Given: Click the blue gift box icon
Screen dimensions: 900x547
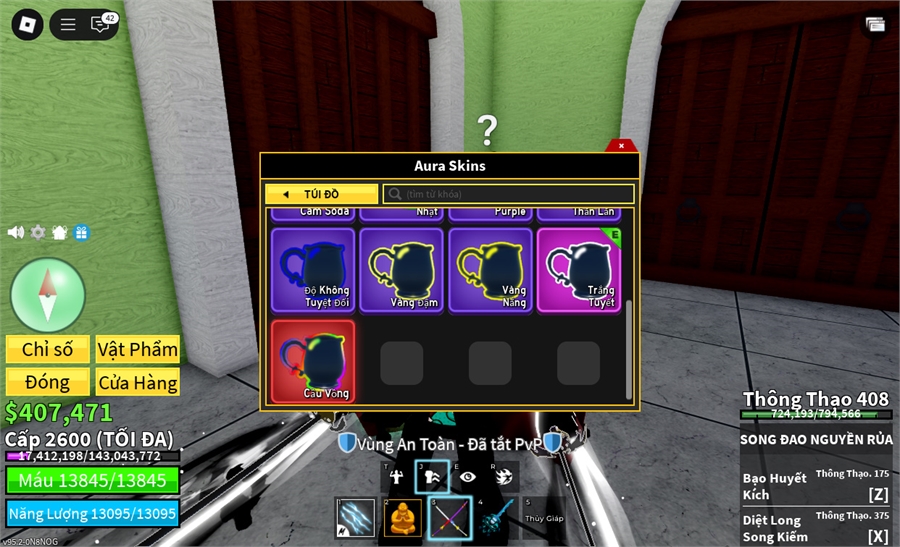Looking at the screenshot, I should tap(81, 232).
